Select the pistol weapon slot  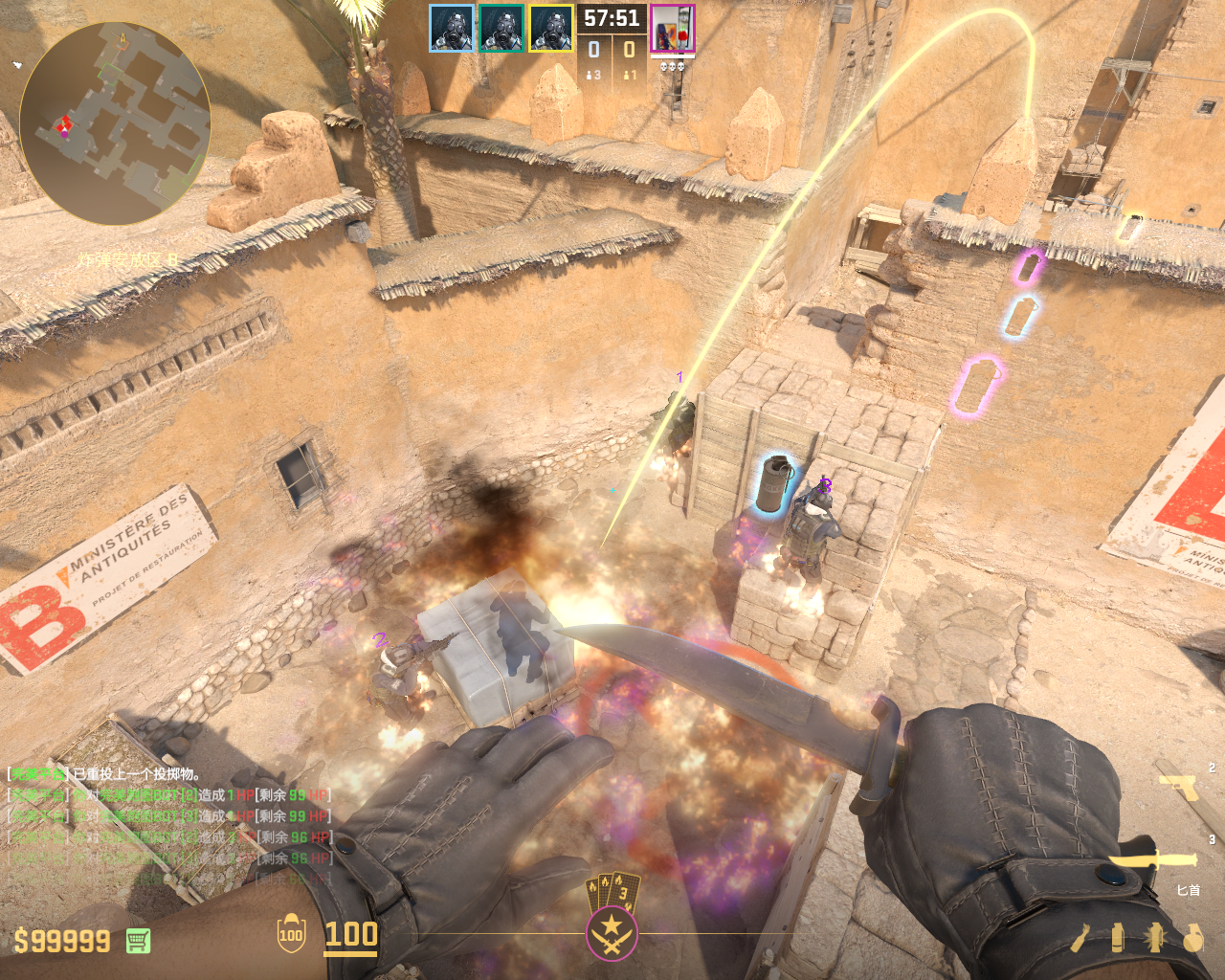[1178, 787]
